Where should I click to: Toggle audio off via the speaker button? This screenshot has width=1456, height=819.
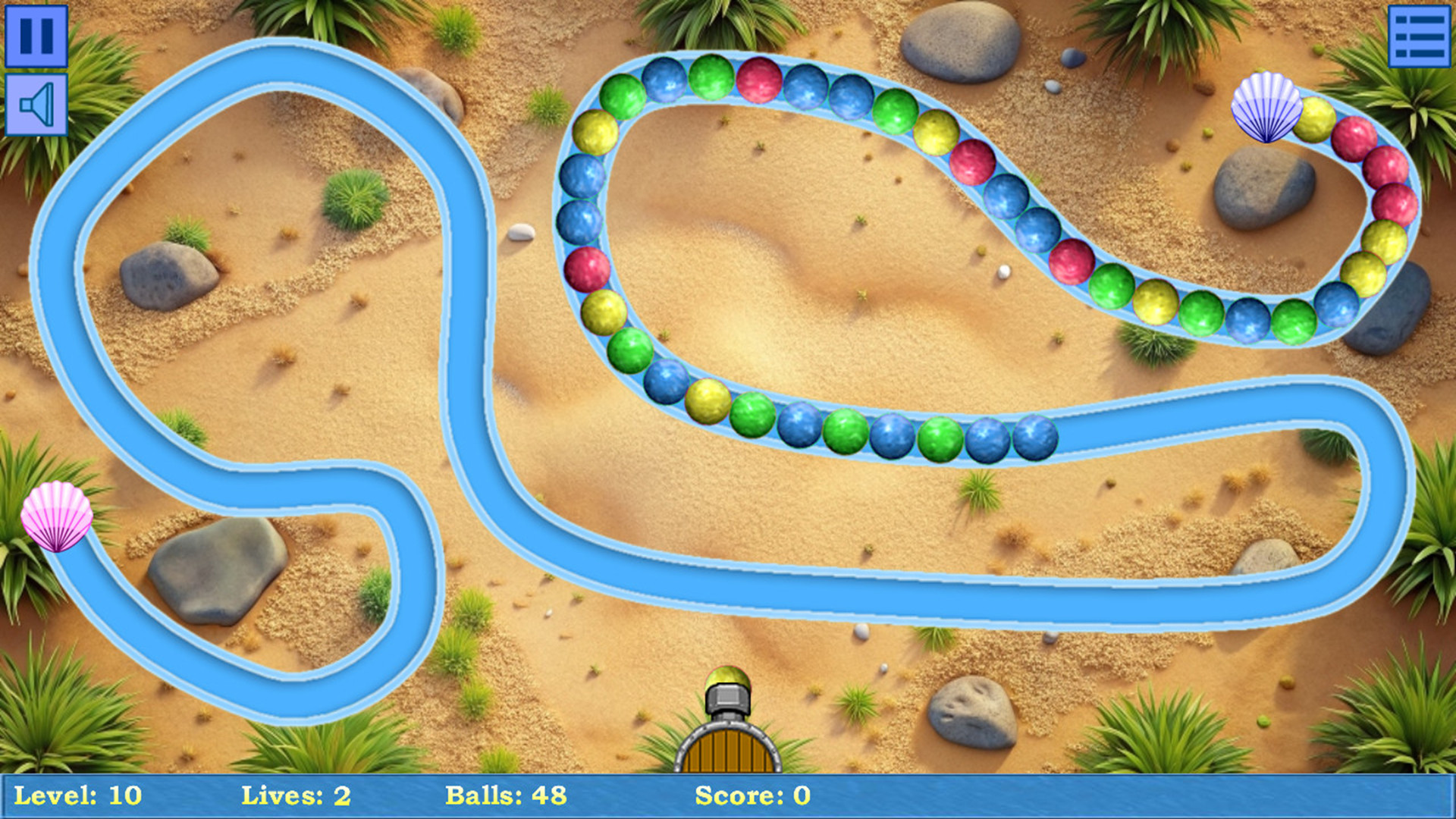click(x=36, y=102)
